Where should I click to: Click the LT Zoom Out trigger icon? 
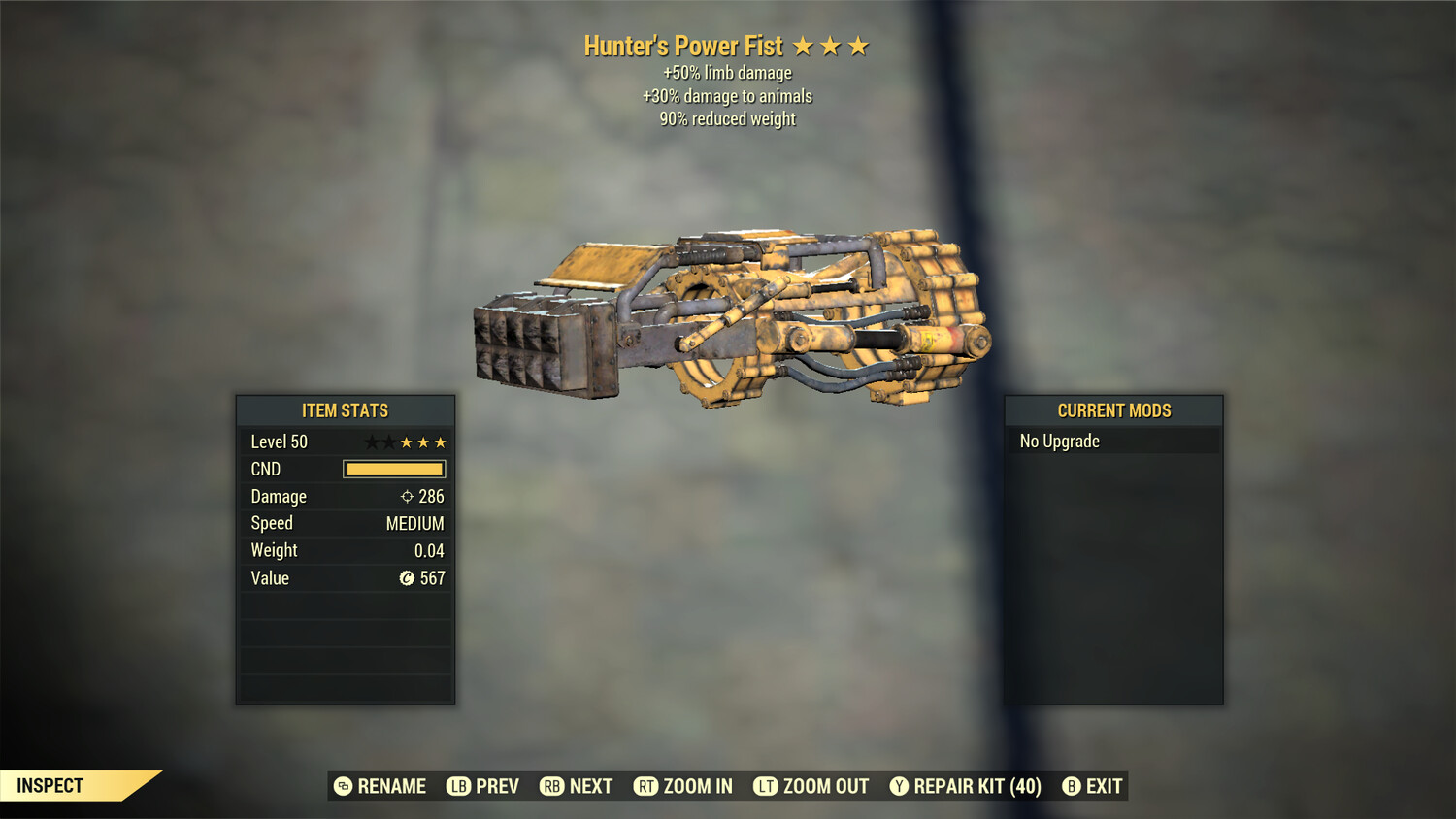click(x=765, y=786)
